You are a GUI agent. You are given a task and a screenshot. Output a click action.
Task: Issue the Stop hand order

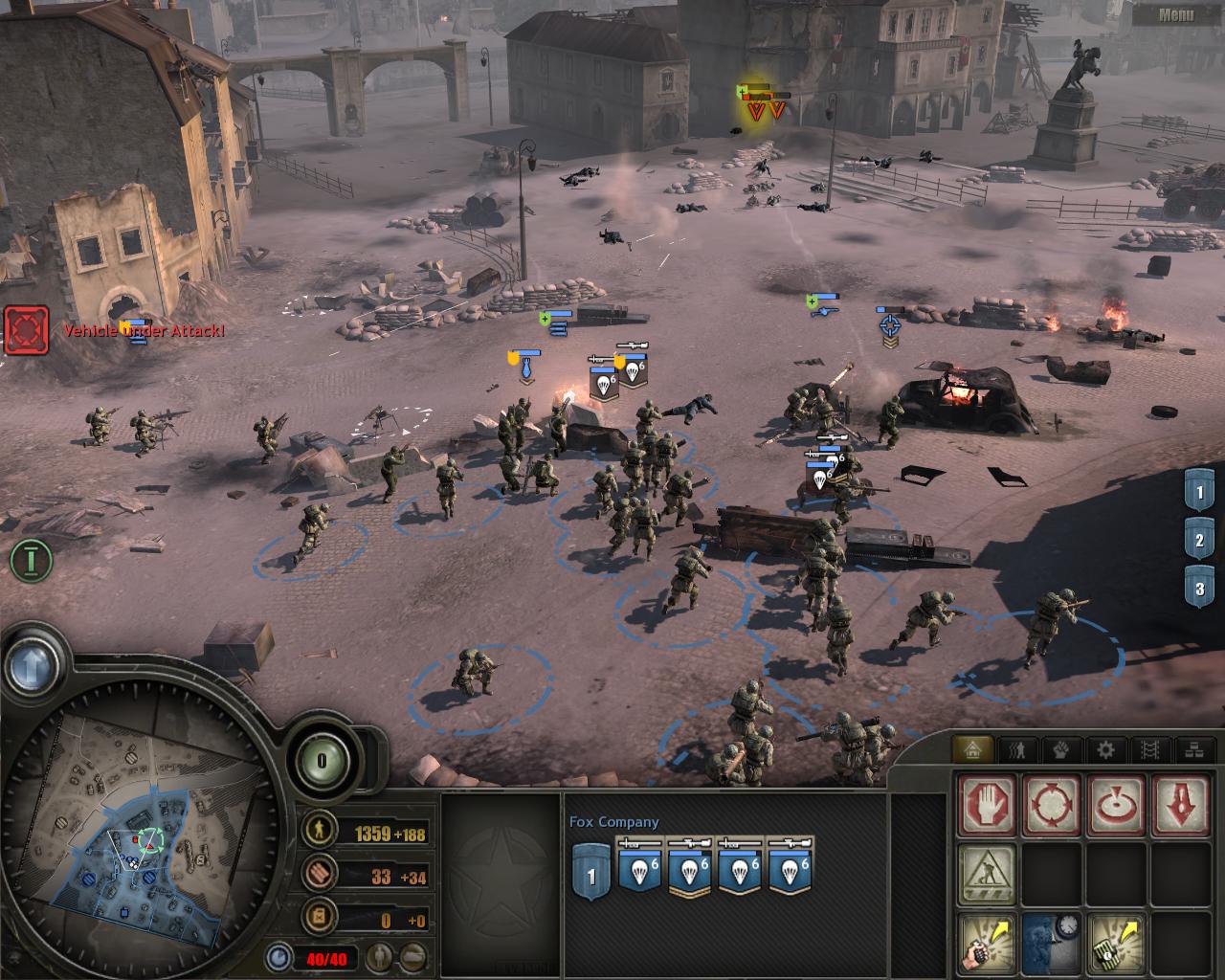986,804
